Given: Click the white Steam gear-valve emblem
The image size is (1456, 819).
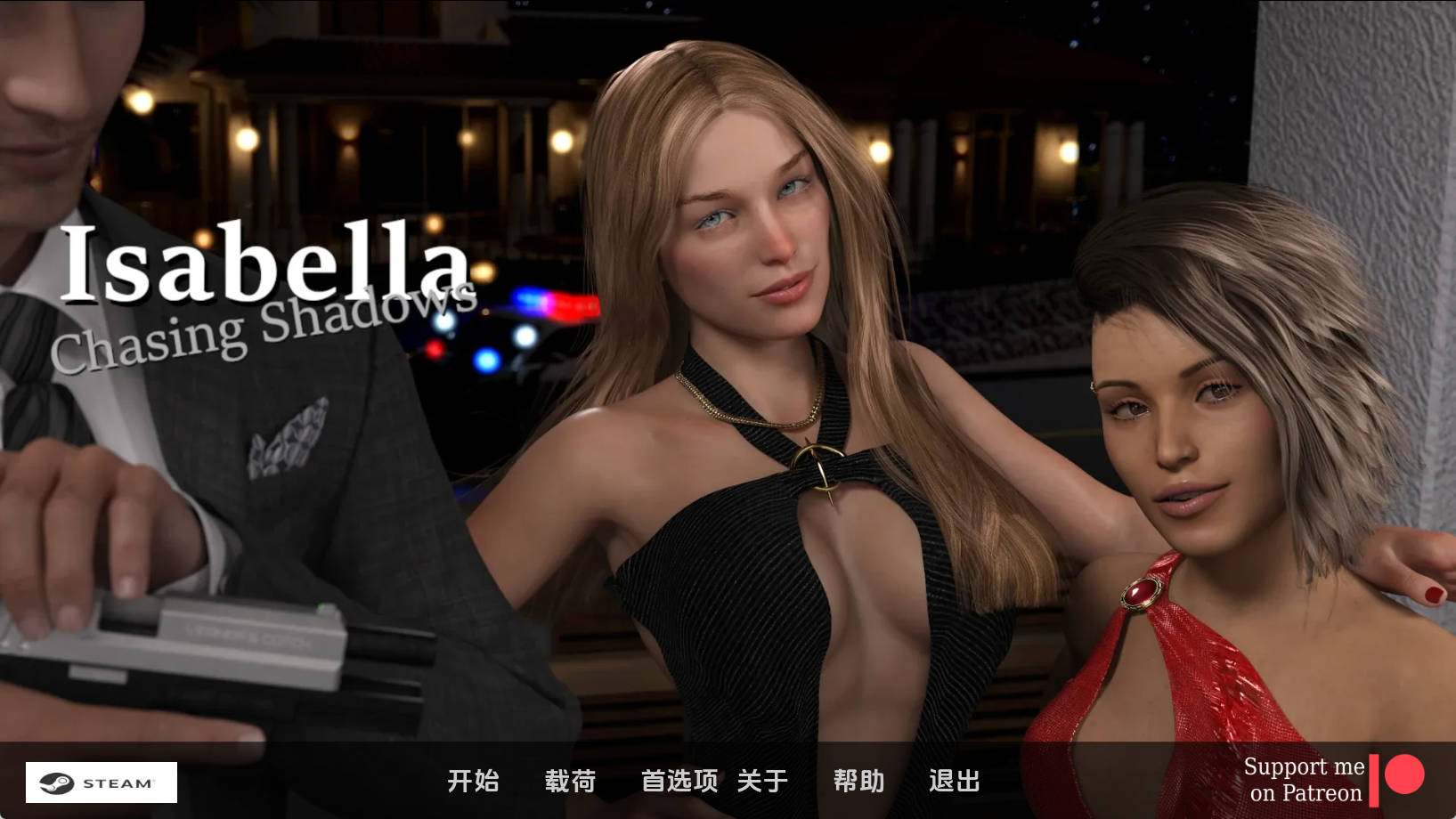Looking at the screenshot, I should tap(56, 783).
